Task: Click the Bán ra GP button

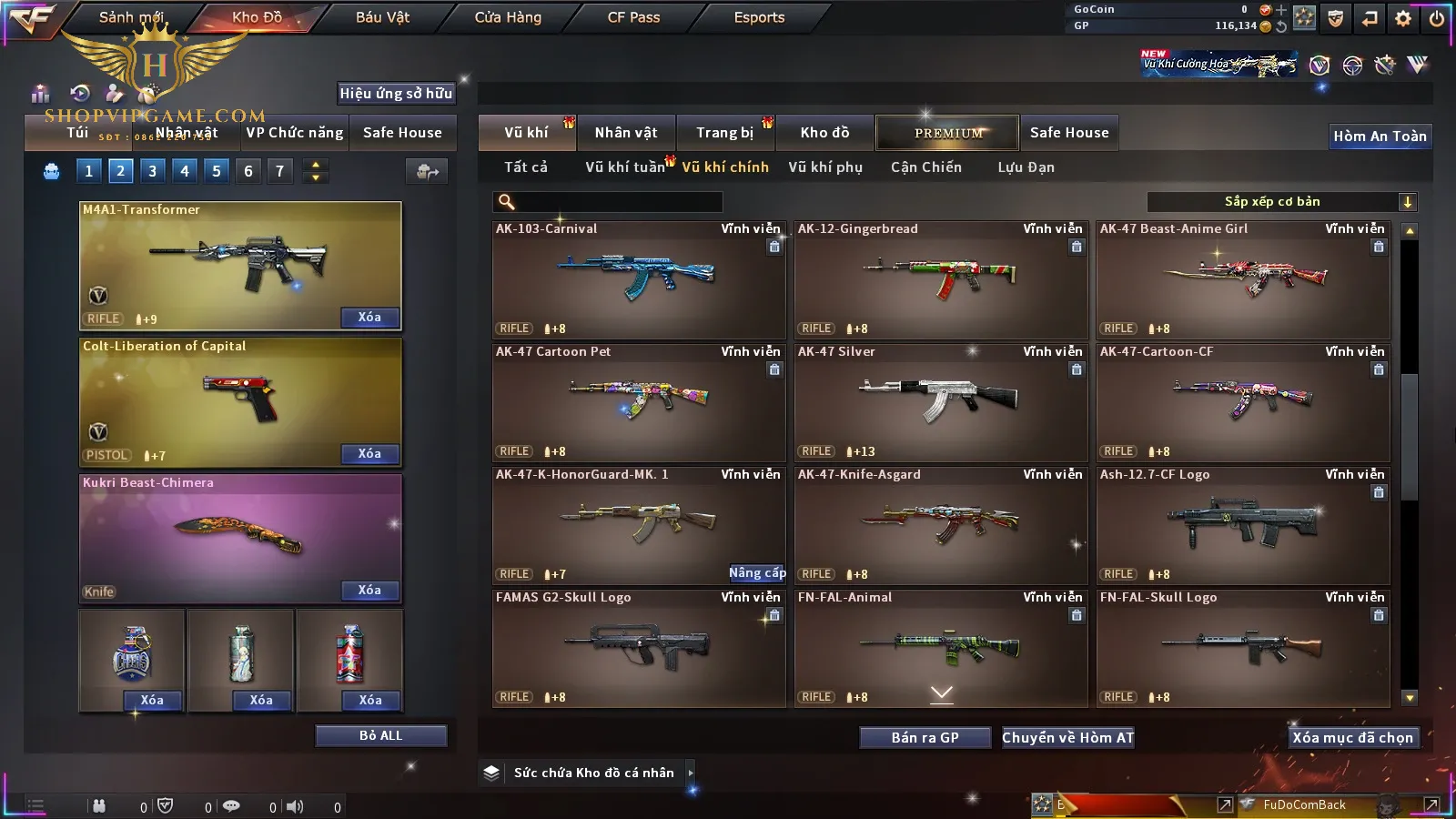Action: [x=925, y=738]
